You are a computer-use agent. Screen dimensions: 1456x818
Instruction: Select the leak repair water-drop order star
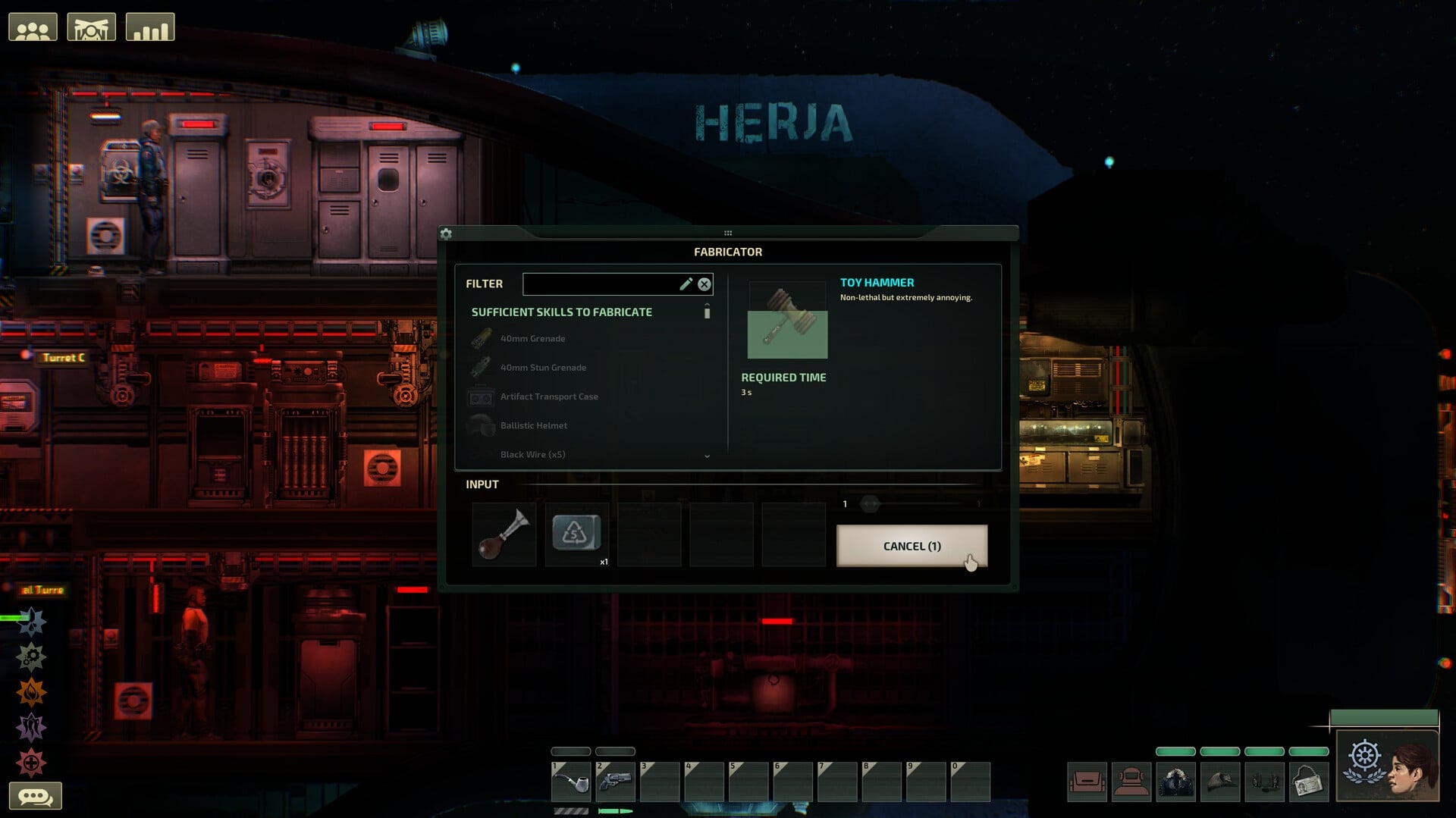(x=31, y=622)
